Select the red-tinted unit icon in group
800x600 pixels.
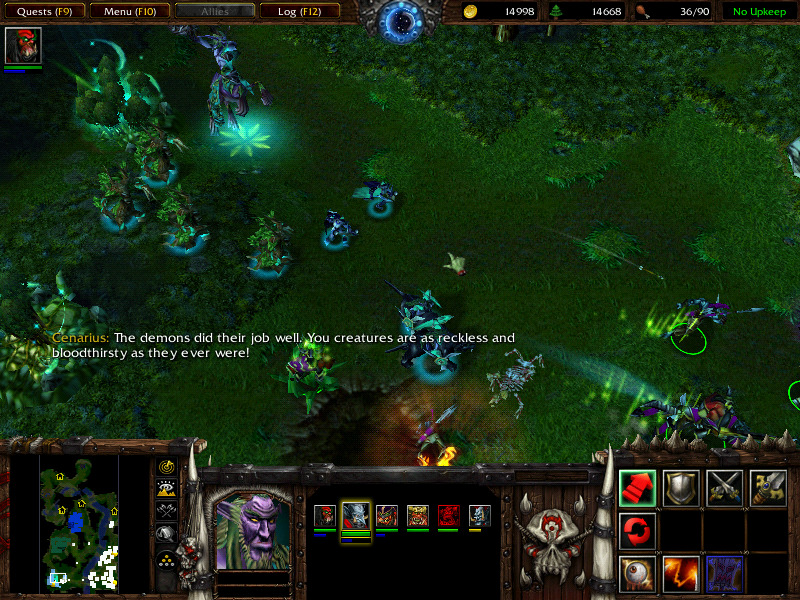[x=449, y=516]
